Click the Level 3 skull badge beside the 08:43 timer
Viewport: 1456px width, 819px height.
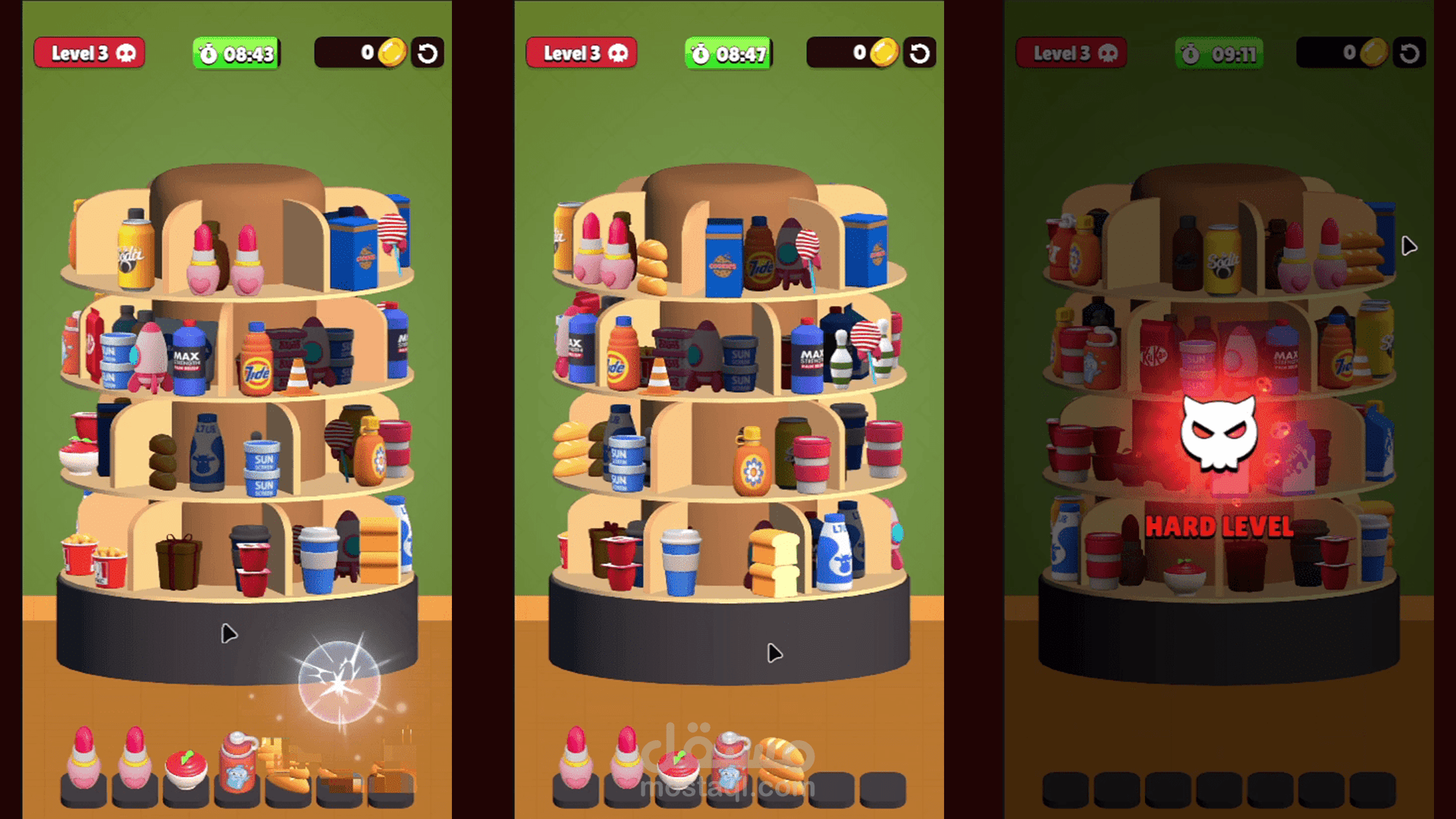[89, 53]
